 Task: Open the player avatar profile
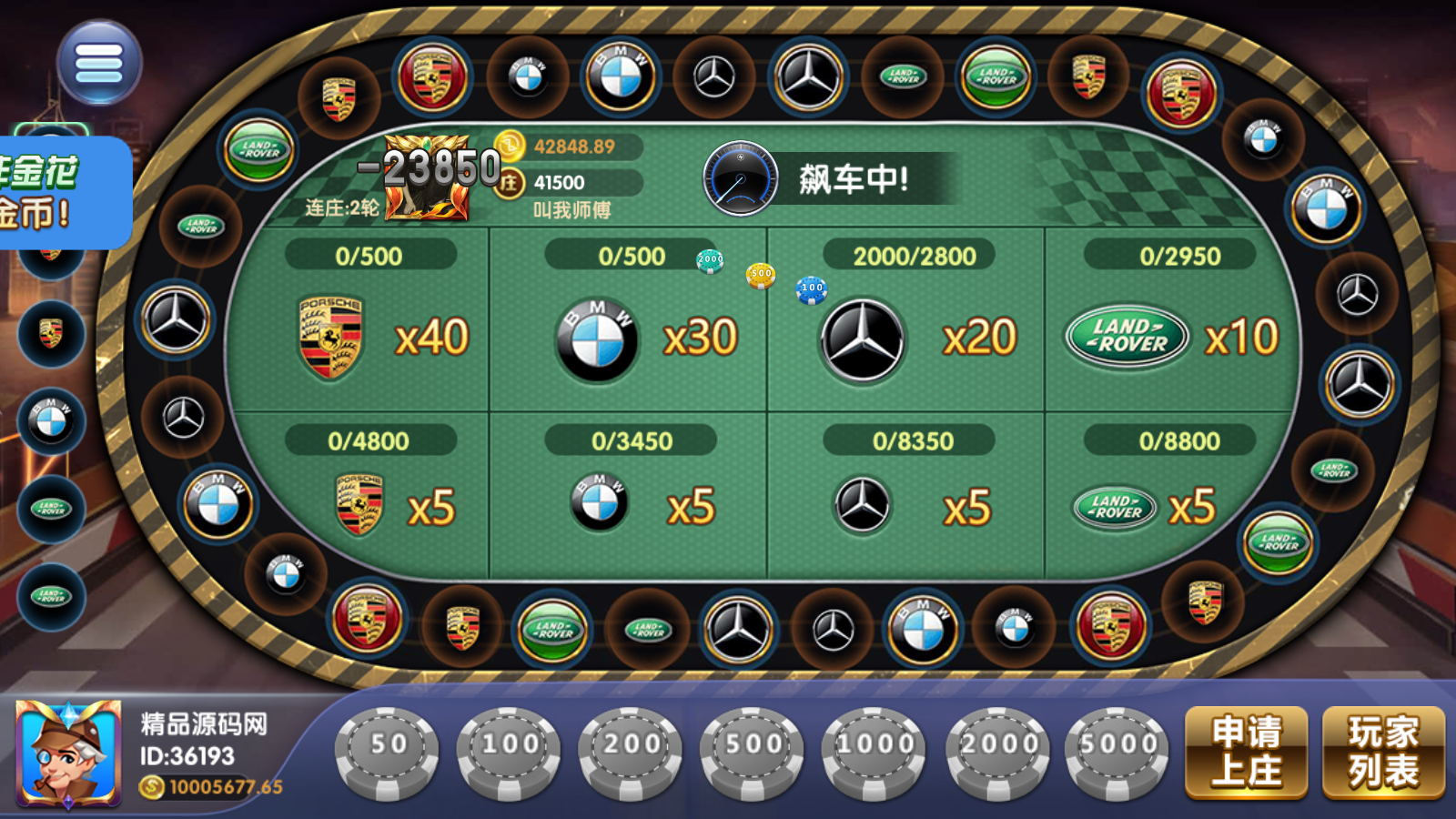click(x=69, y=753)
